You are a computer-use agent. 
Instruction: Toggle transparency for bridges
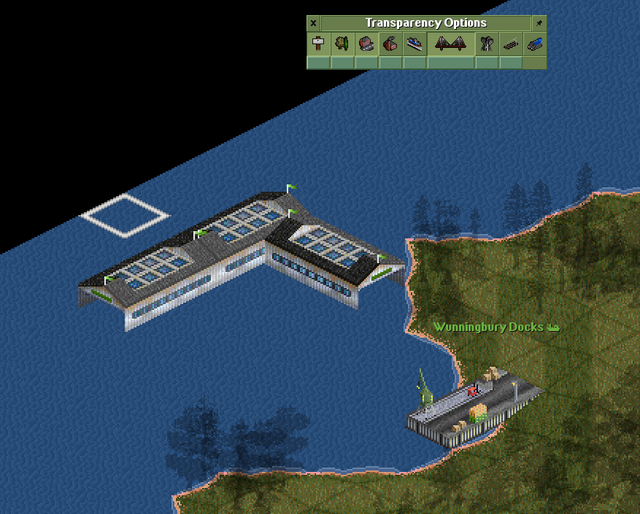[450, 43]
